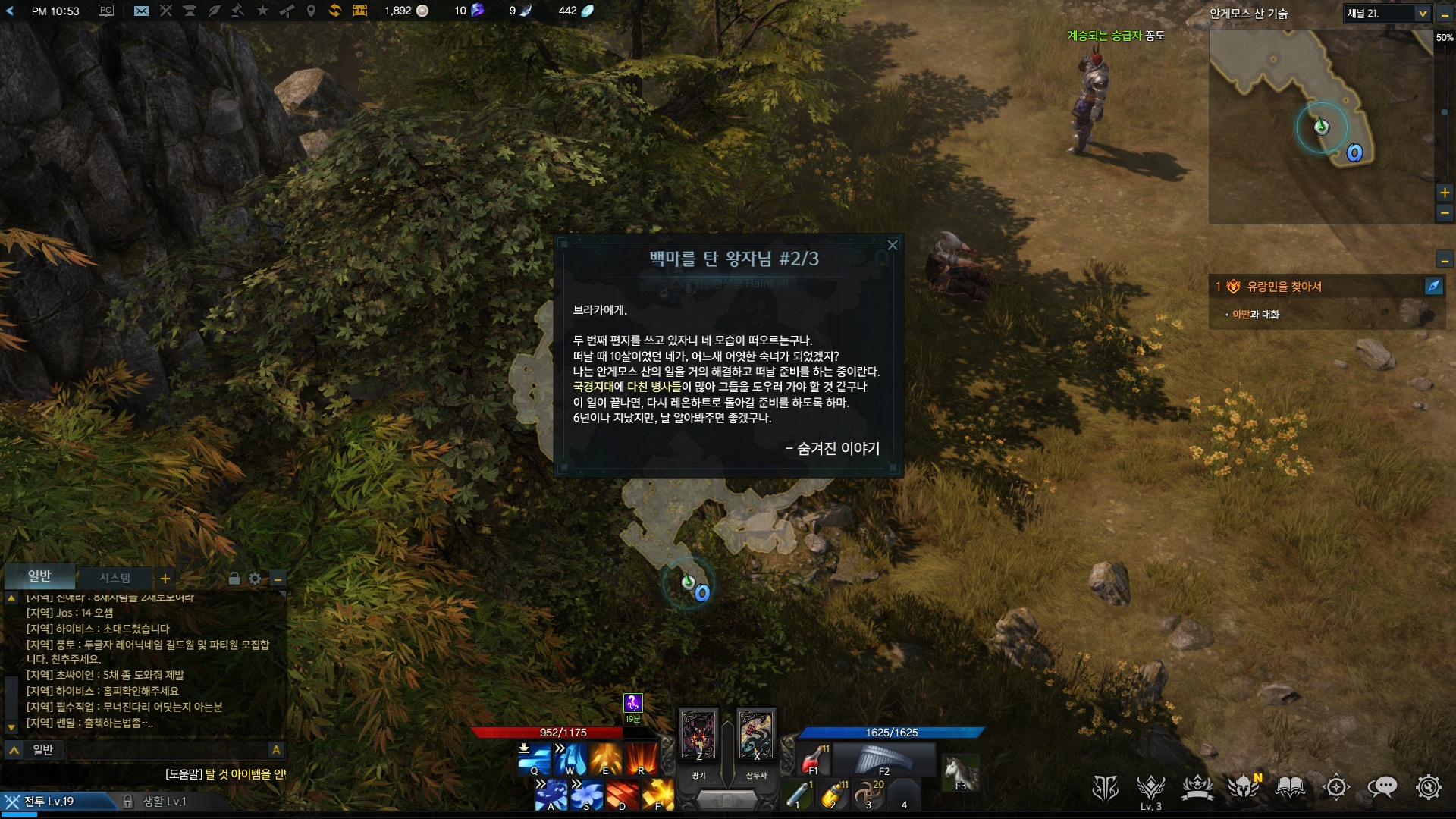The height and width of the screenshot is (819, 1456).
Task: Open the treasure chest icon in top bar
Action: [x=359, y=11]
